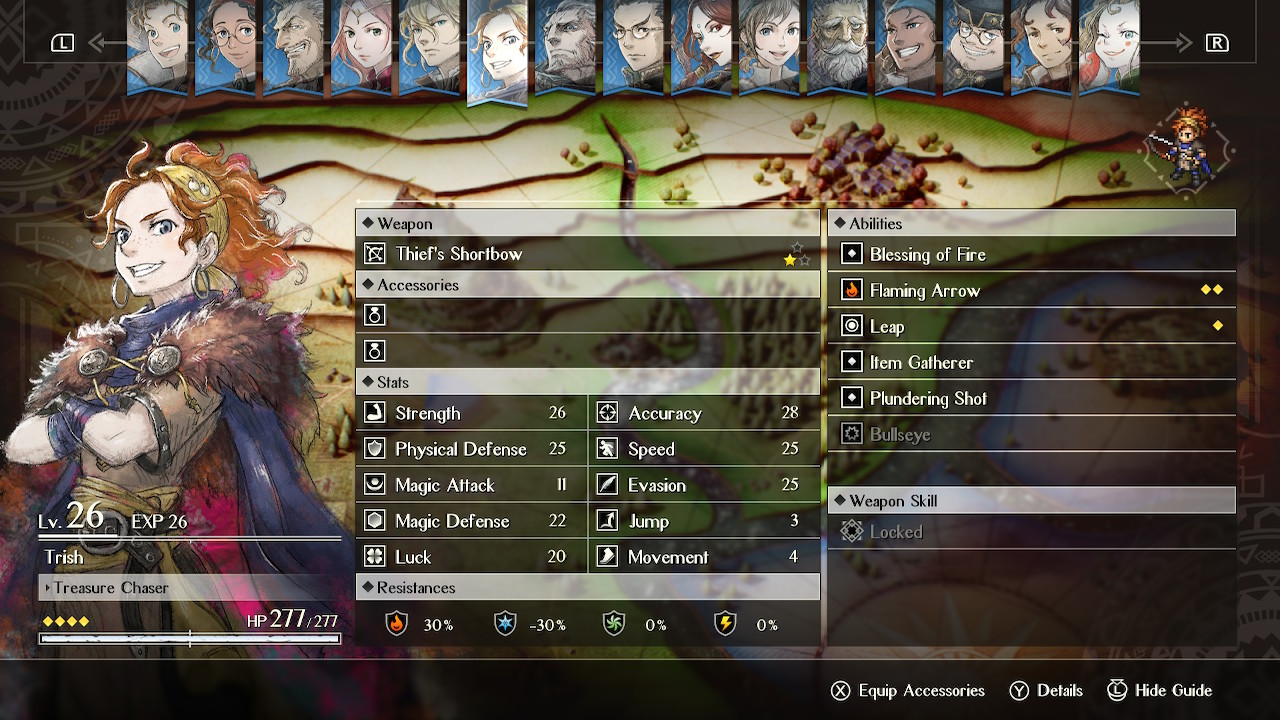Pick the portly man with hat and glasses
Viewport: 1280px width, 720px height.
[973, 46]
